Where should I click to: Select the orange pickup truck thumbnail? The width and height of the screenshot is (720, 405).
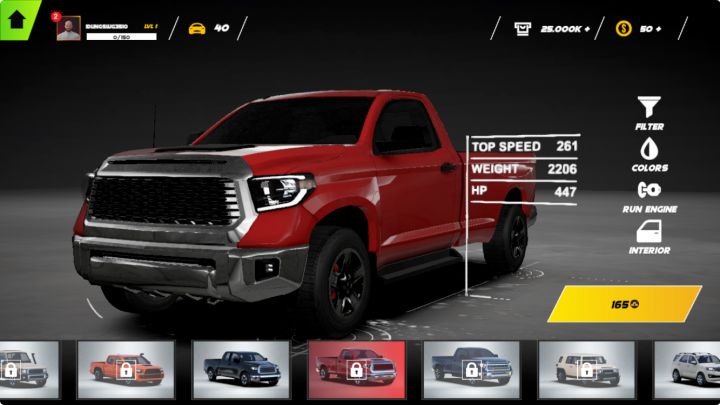tap(126, 369)
